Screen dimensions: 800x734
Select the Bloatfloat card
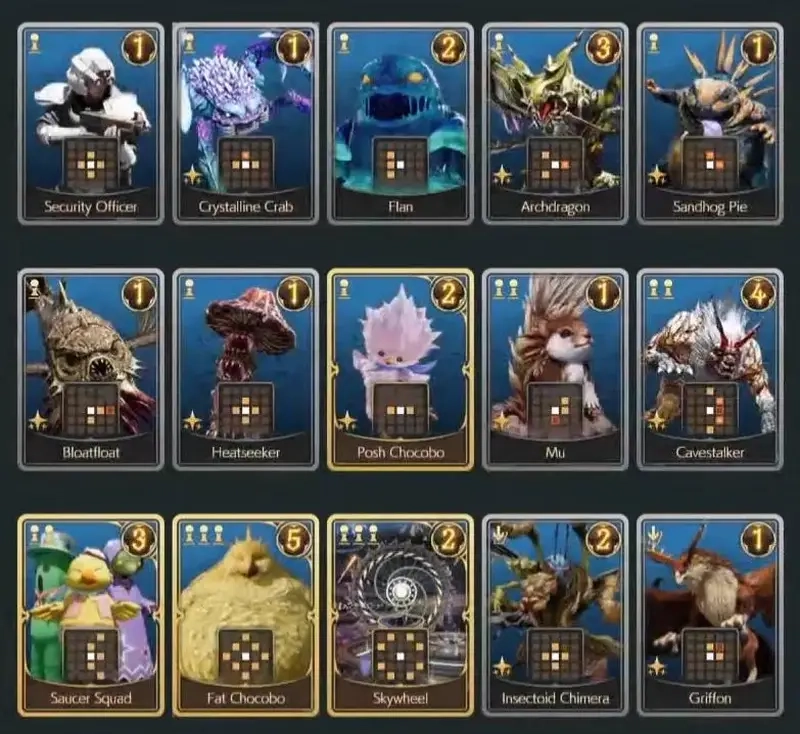[91, 369]
